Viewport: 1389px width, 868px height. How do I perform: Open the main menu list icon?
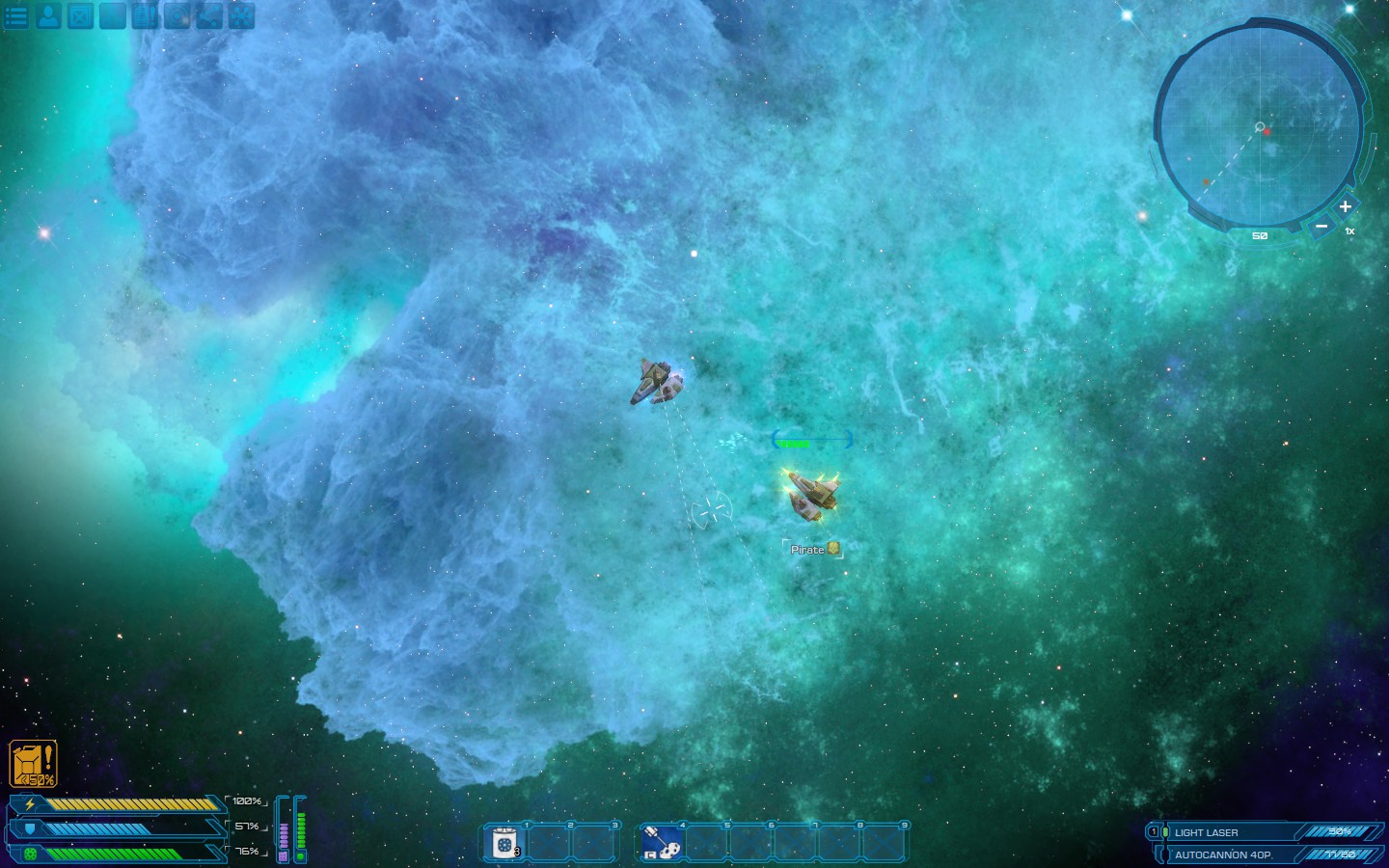click(15, 16)
